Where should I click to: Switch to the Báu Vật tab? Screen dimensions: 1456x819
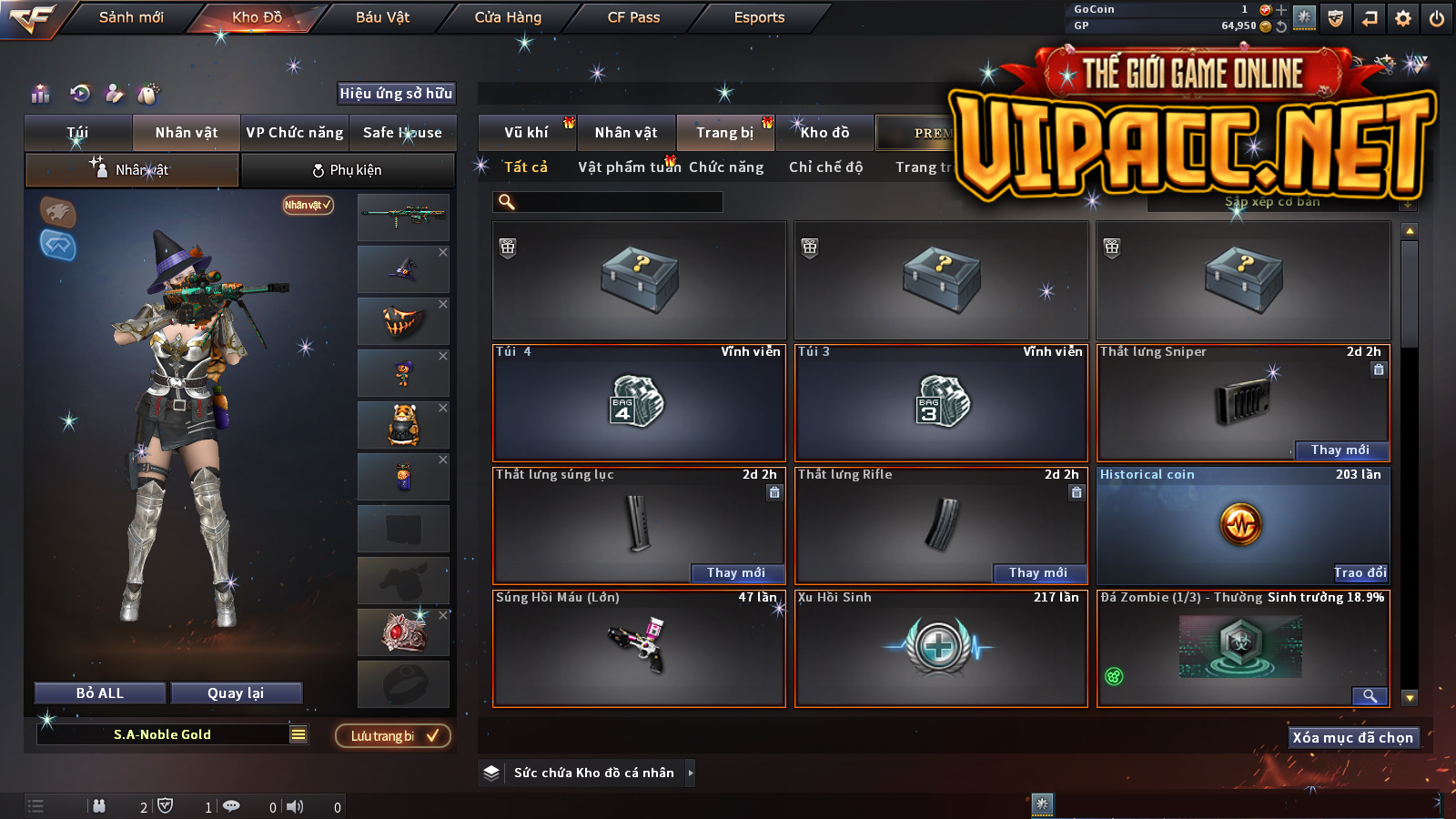(382, 17)
